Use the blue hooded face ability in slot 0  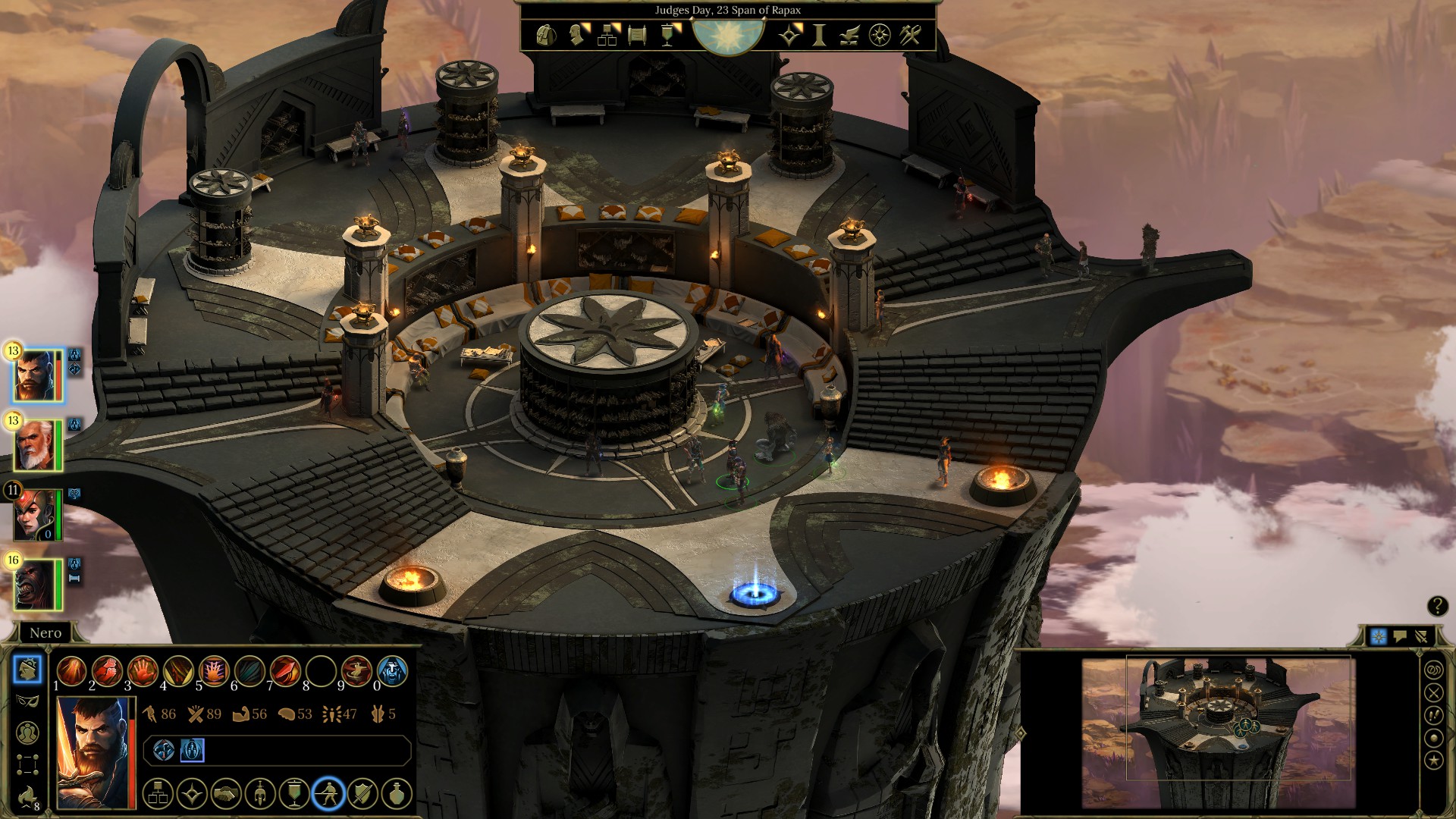[392, 671]
